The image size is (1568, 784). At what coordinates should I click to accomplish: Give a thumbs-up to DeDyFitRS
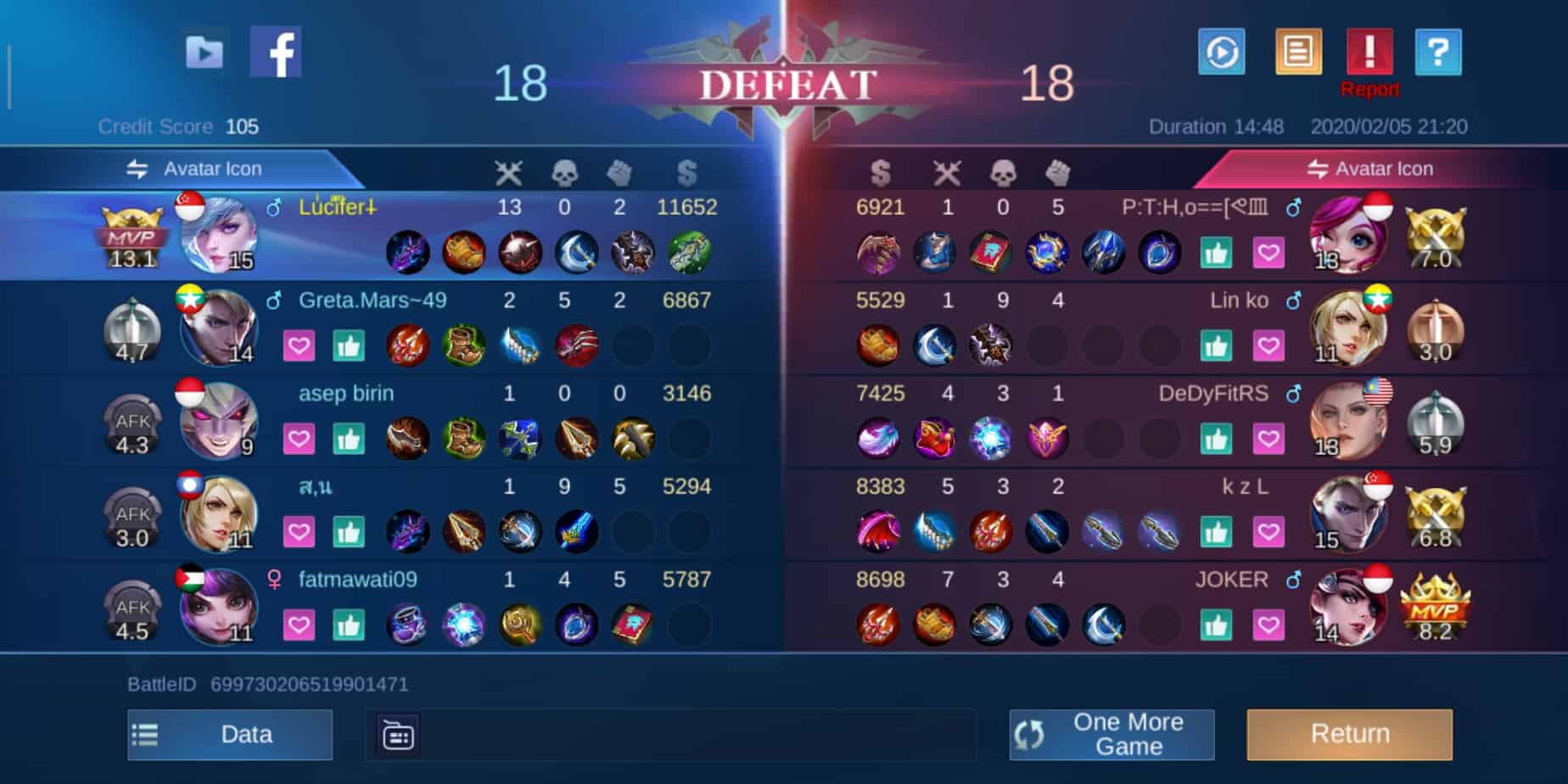[x=1216, y=440]
